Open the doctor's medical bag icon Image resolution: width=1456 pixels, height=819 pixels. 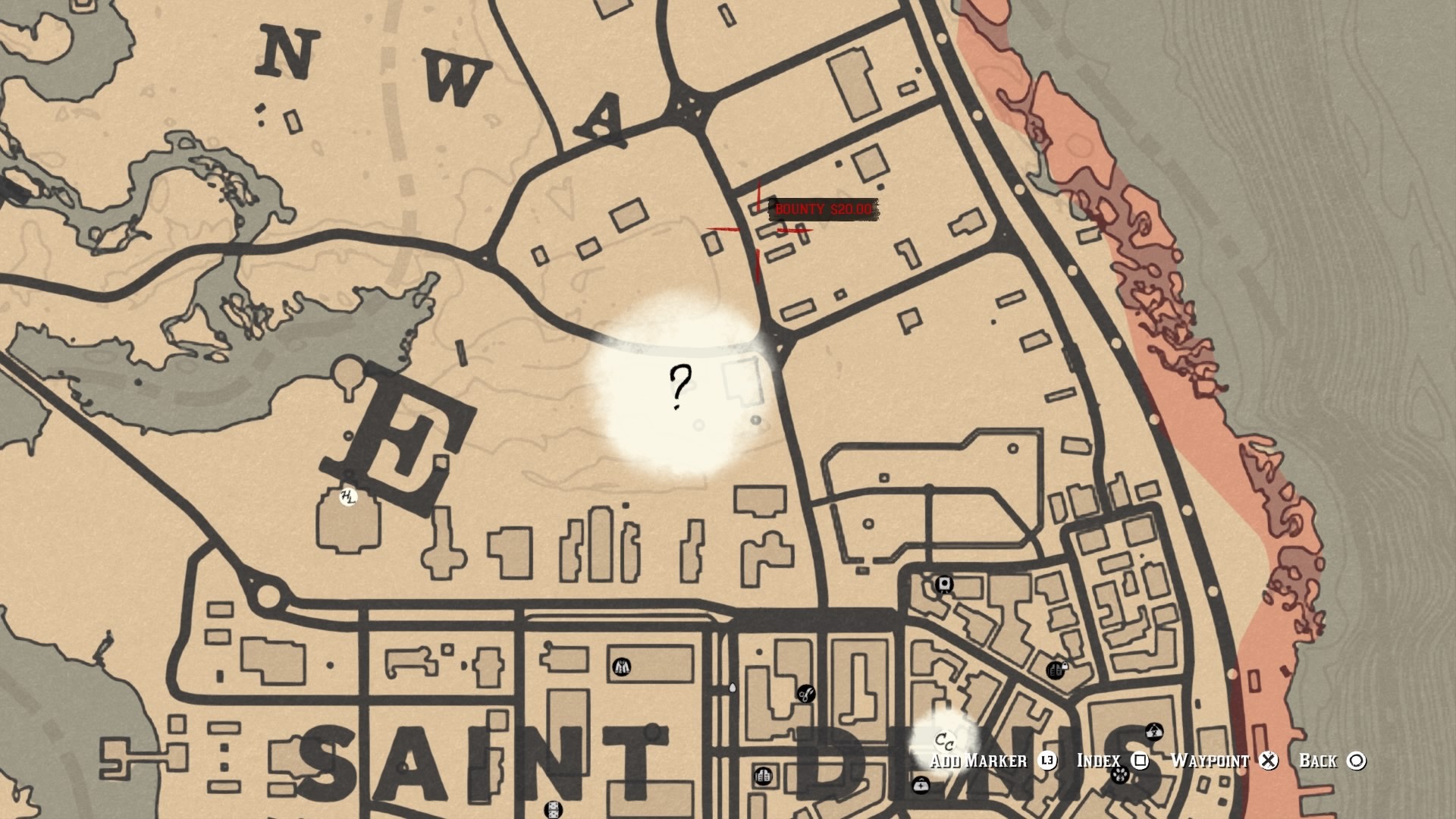[x=921, y=786]
